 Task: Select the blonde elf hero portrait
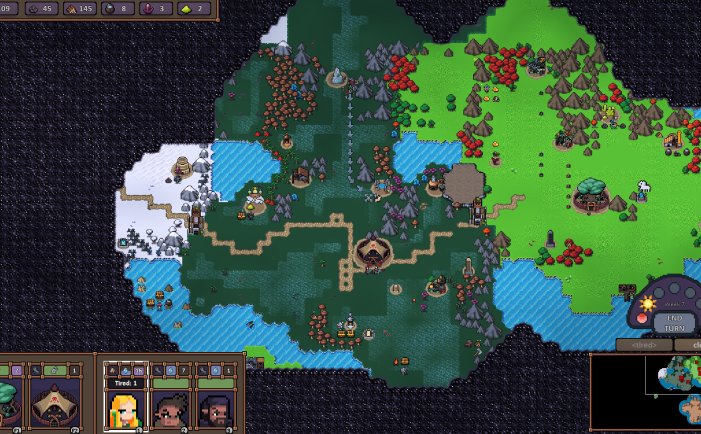pyautogui.click(x=126, y=409)
